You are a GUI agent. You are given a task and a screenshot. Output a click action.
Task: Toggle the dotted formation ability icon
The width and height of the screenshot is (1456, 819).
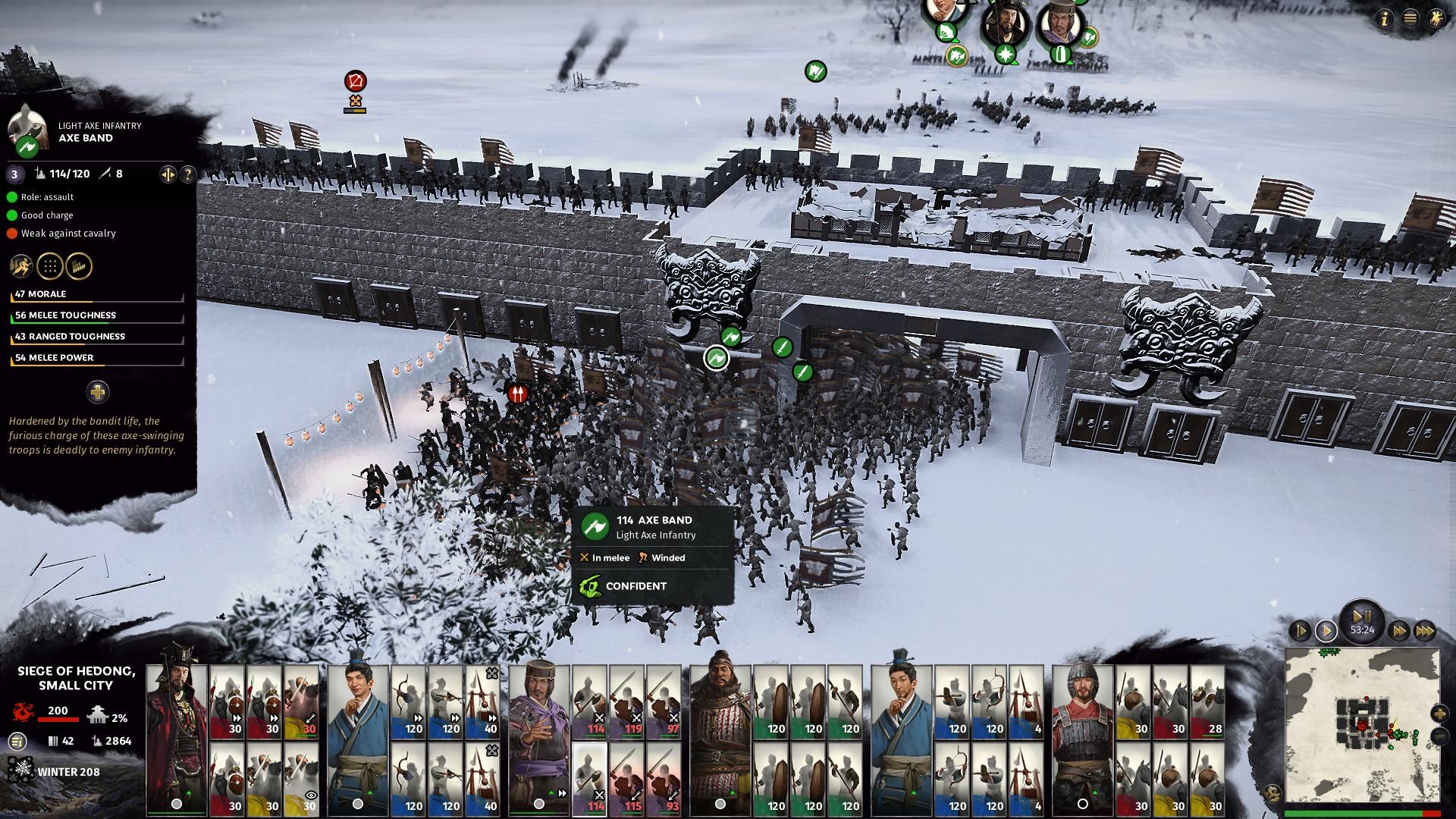49,266
